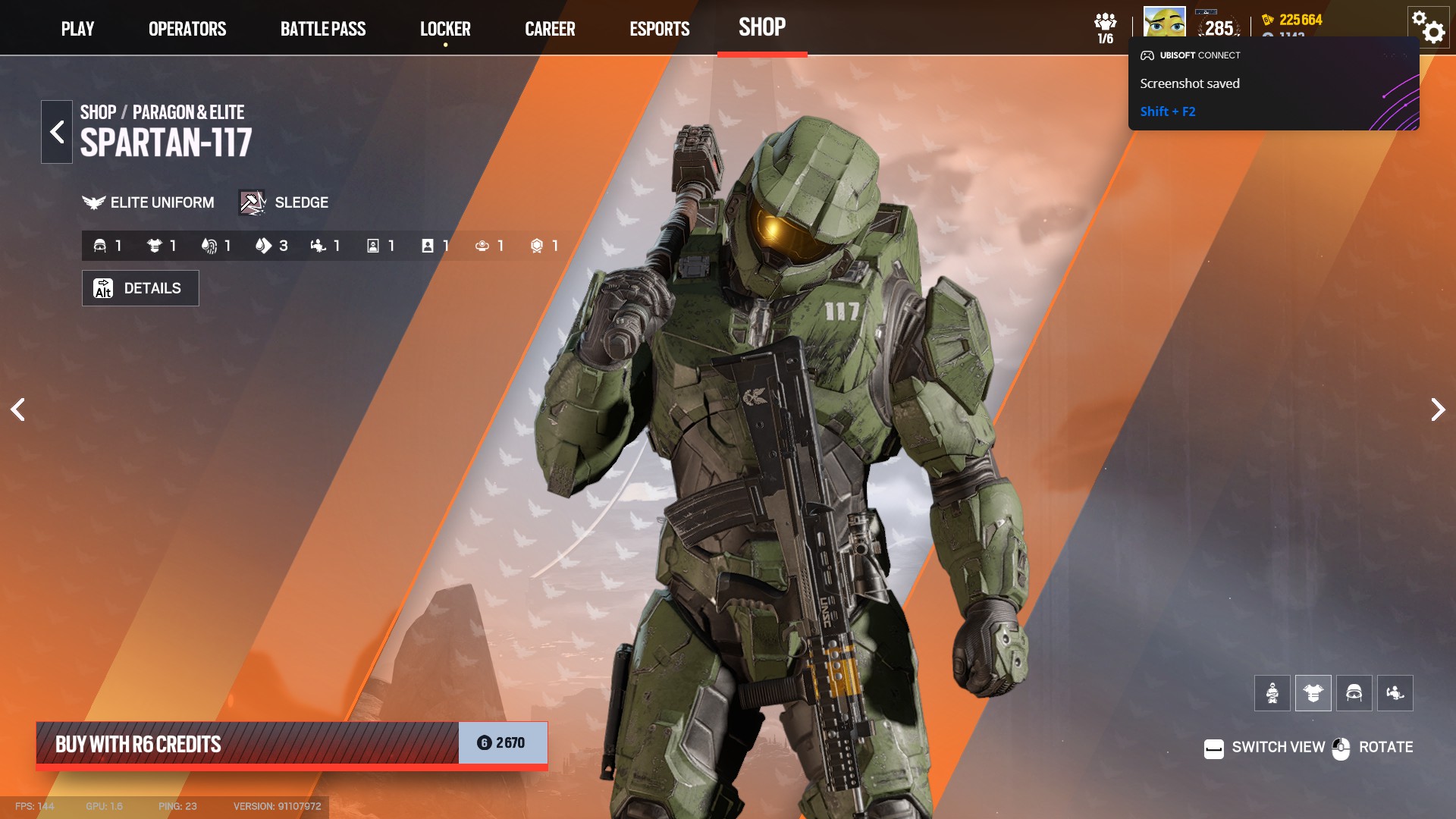Go to previous shop item with left arrow

19,409
